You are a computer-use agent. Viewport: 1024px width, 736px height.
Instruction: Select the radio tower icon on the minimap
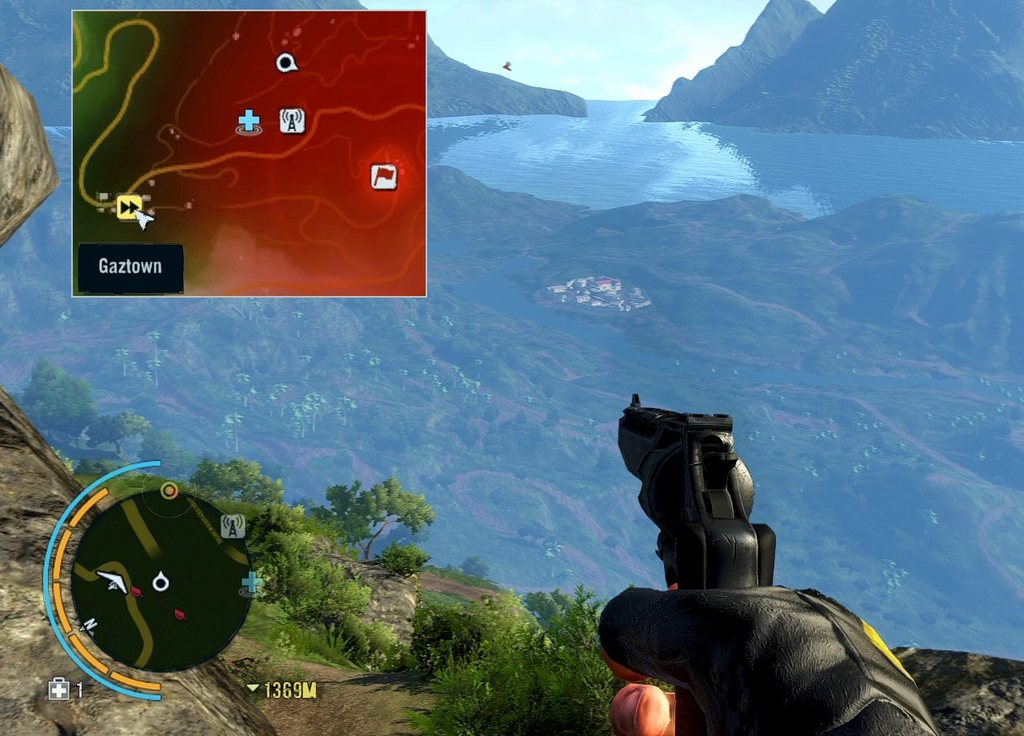(x=233, y=525)
